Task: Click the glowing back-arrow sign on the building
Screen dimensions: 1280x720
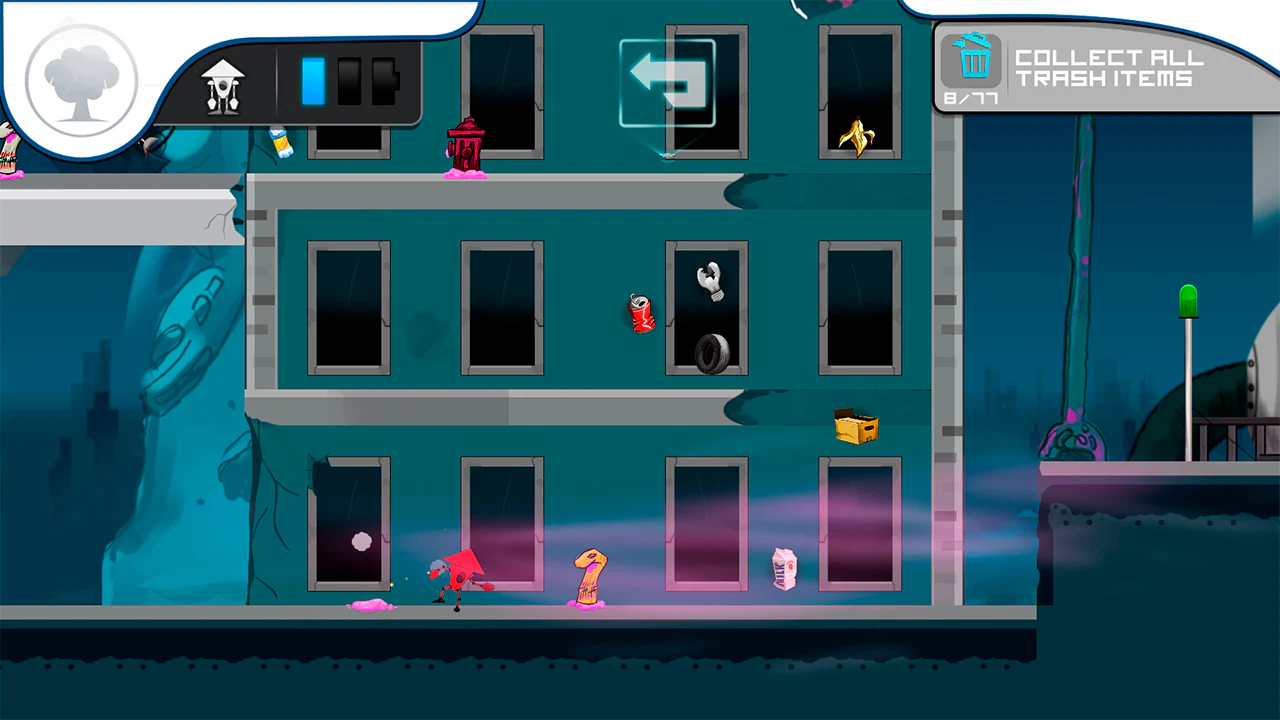Action: click(x=669, y=81)
